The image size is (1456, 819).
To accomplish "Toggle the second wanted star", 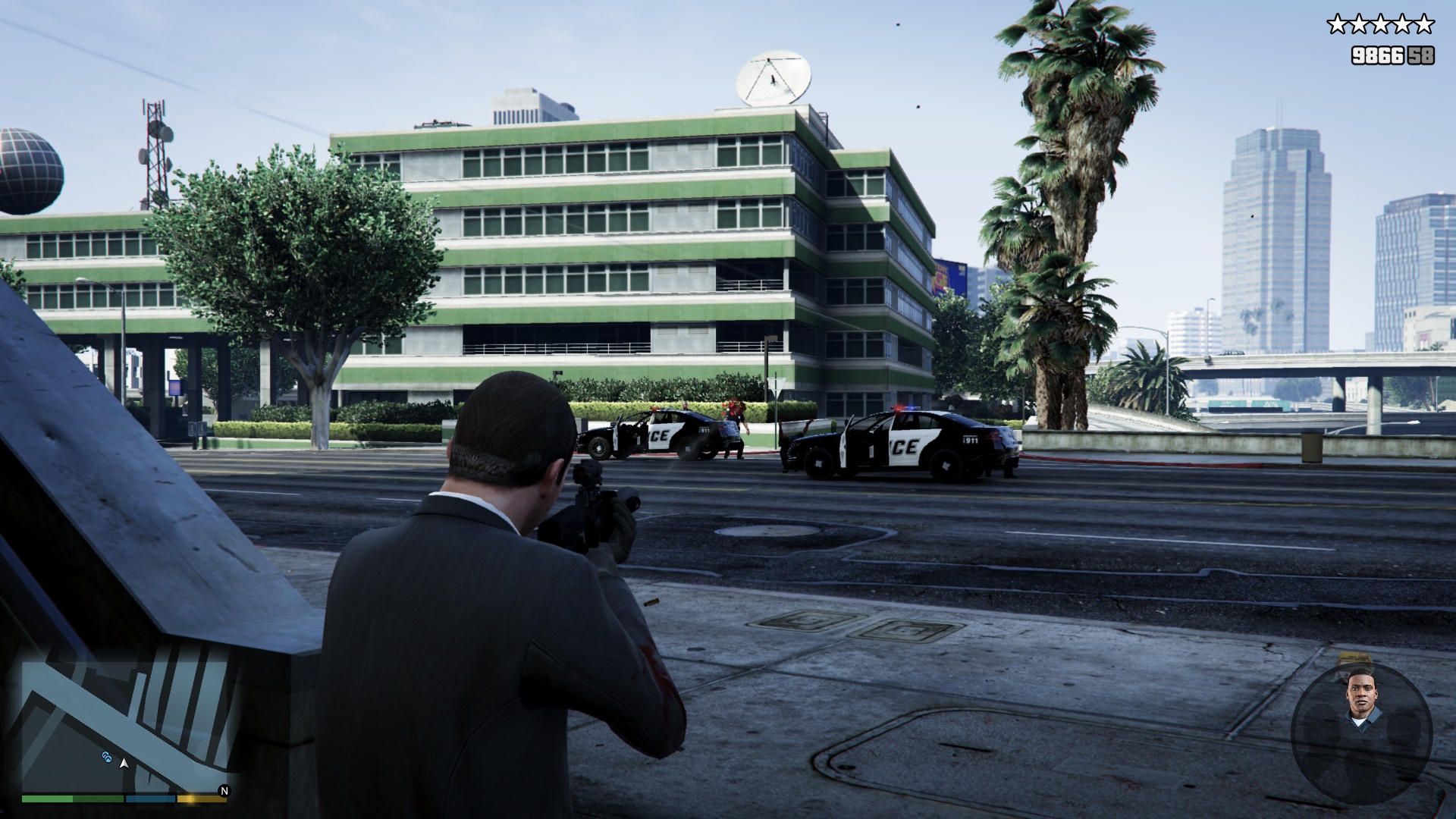I will pos(1357,24).
